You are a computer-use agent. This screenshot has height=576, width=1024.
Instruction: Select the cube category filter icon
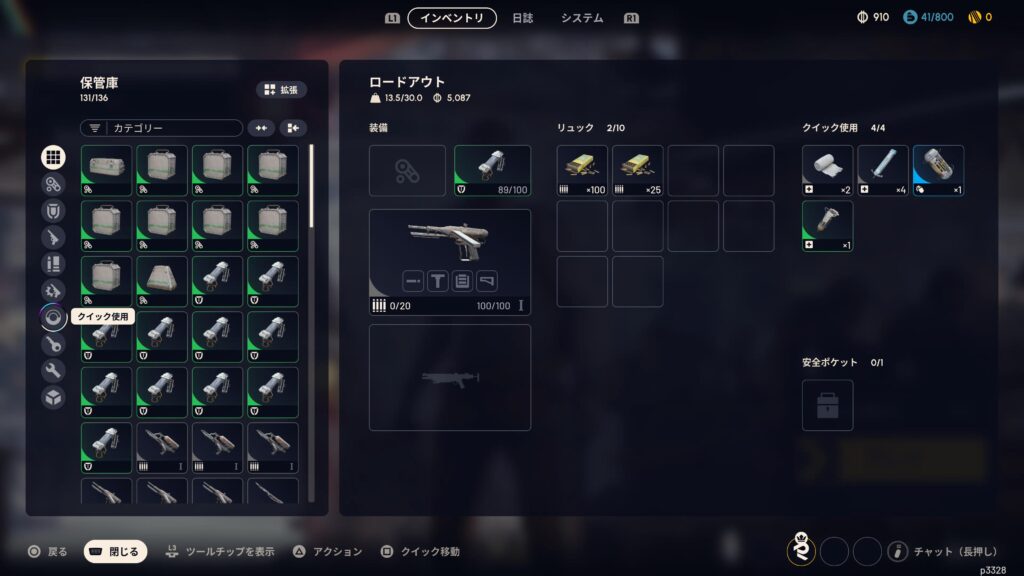pyautogui.click(x=54, y=397)
